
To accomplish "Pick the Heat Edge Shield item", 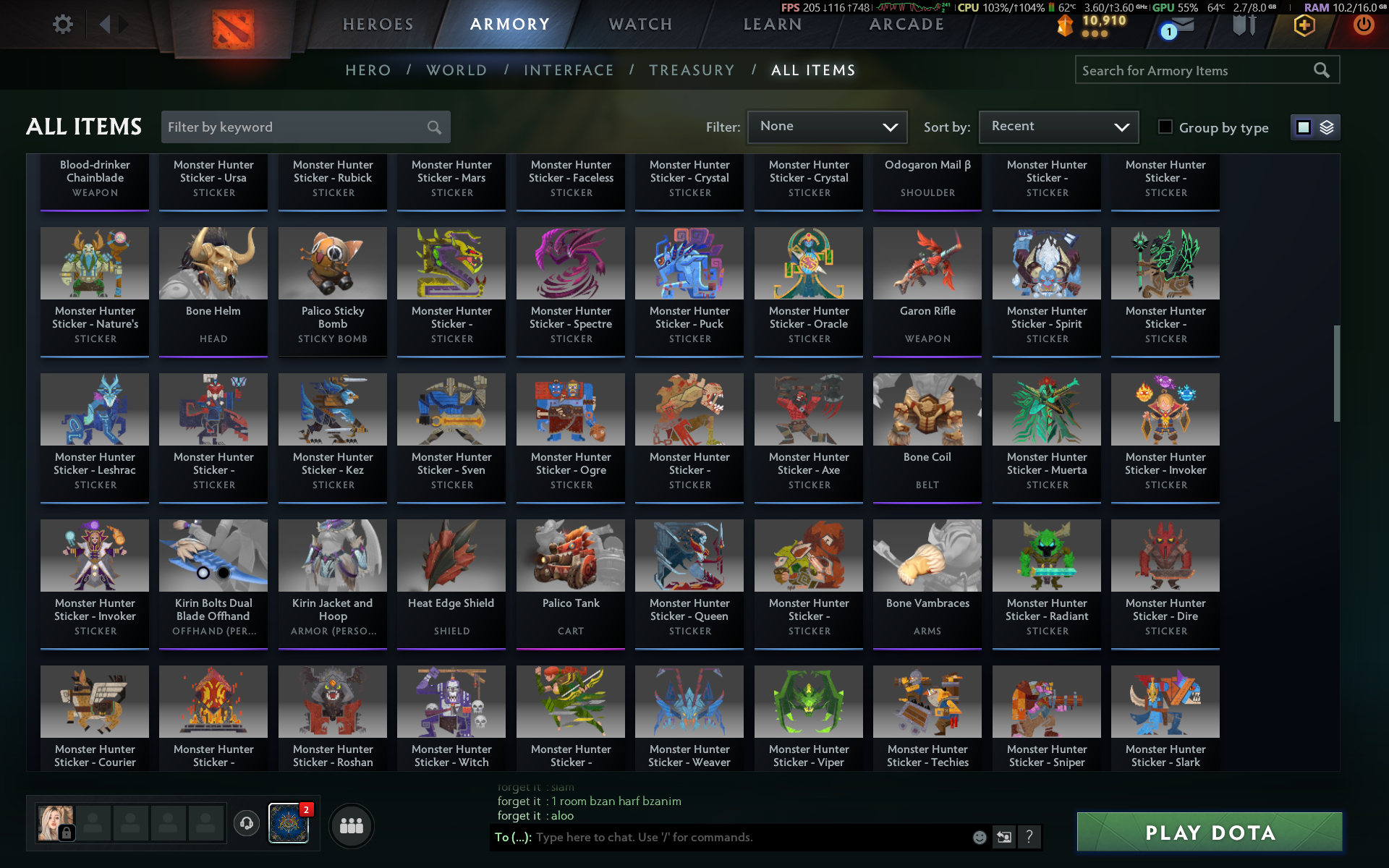I will click(x=451, y=582).
